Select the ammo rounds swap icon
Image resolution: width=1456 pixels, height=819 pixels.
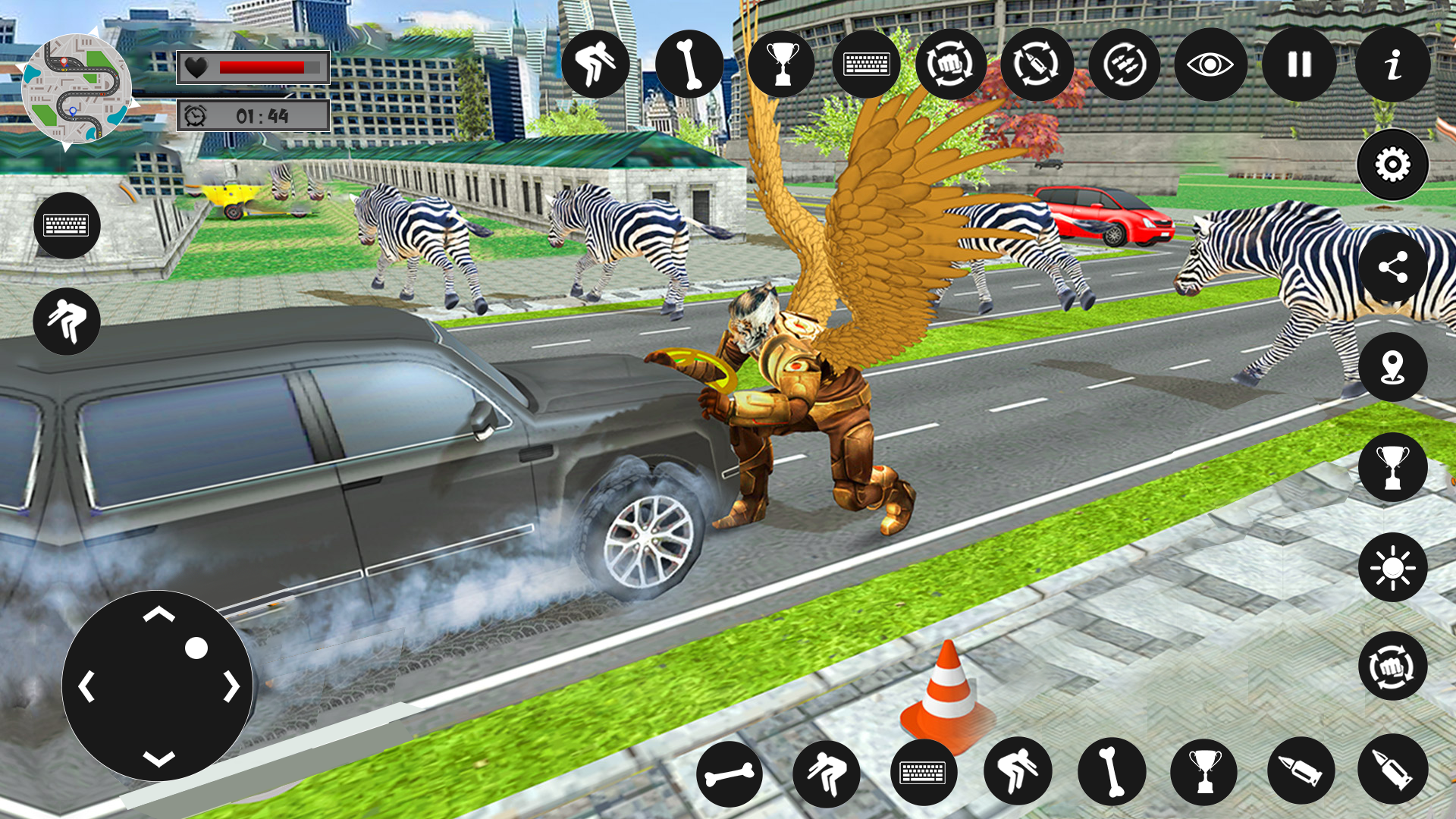[1125, 64]
